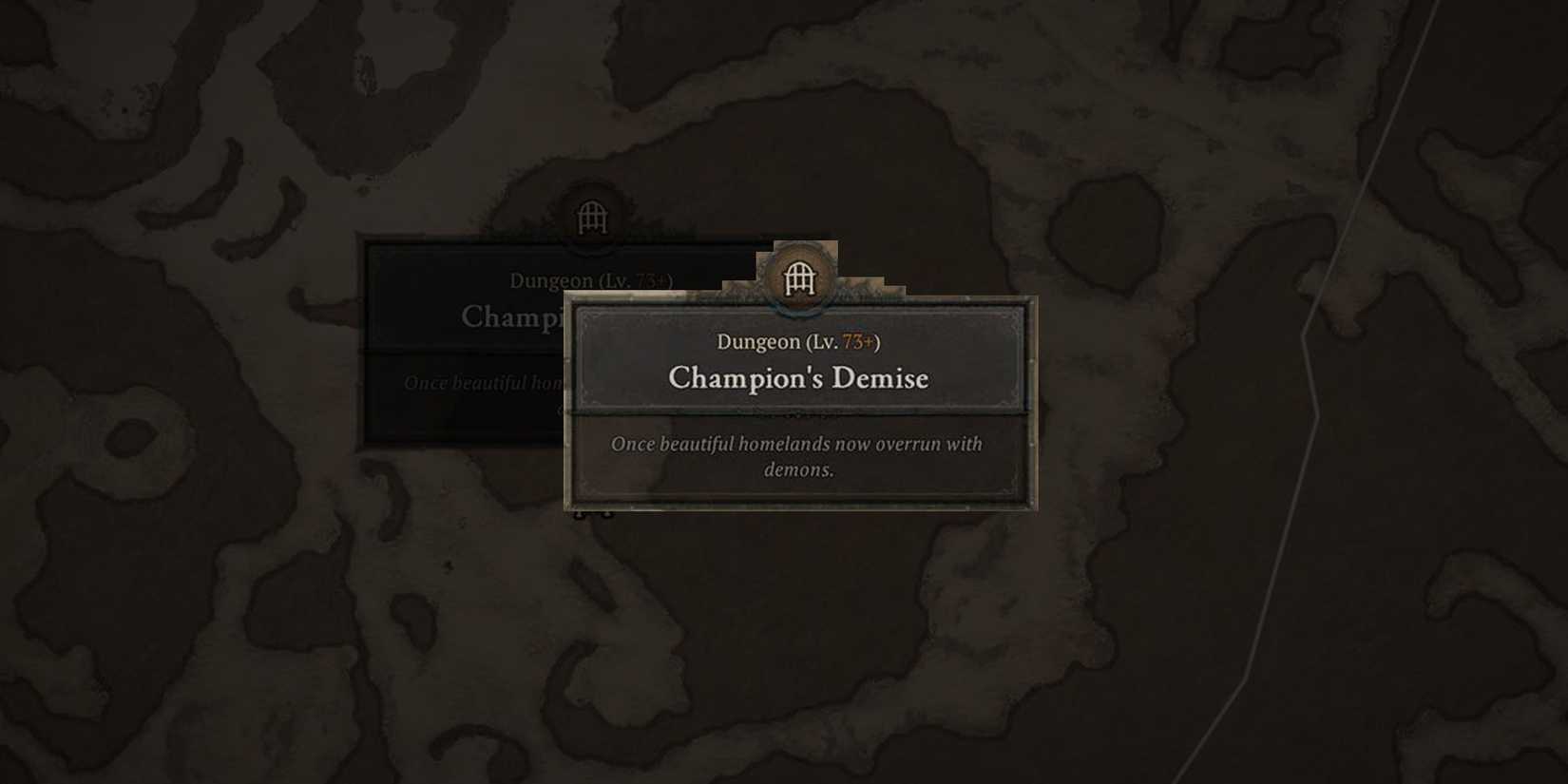Select the foreground Champion's Demise tooltip panel
Screen dimensions: 1568x784
(x=801, y=399)
